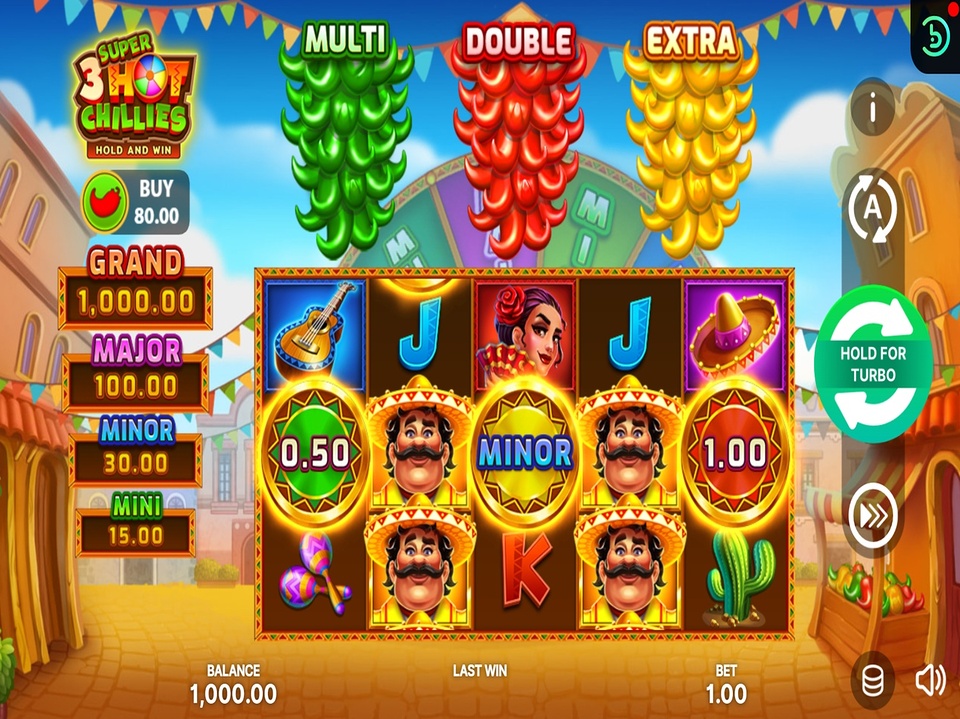
Task: Show the game info page
Action: [x=872, y=108]
